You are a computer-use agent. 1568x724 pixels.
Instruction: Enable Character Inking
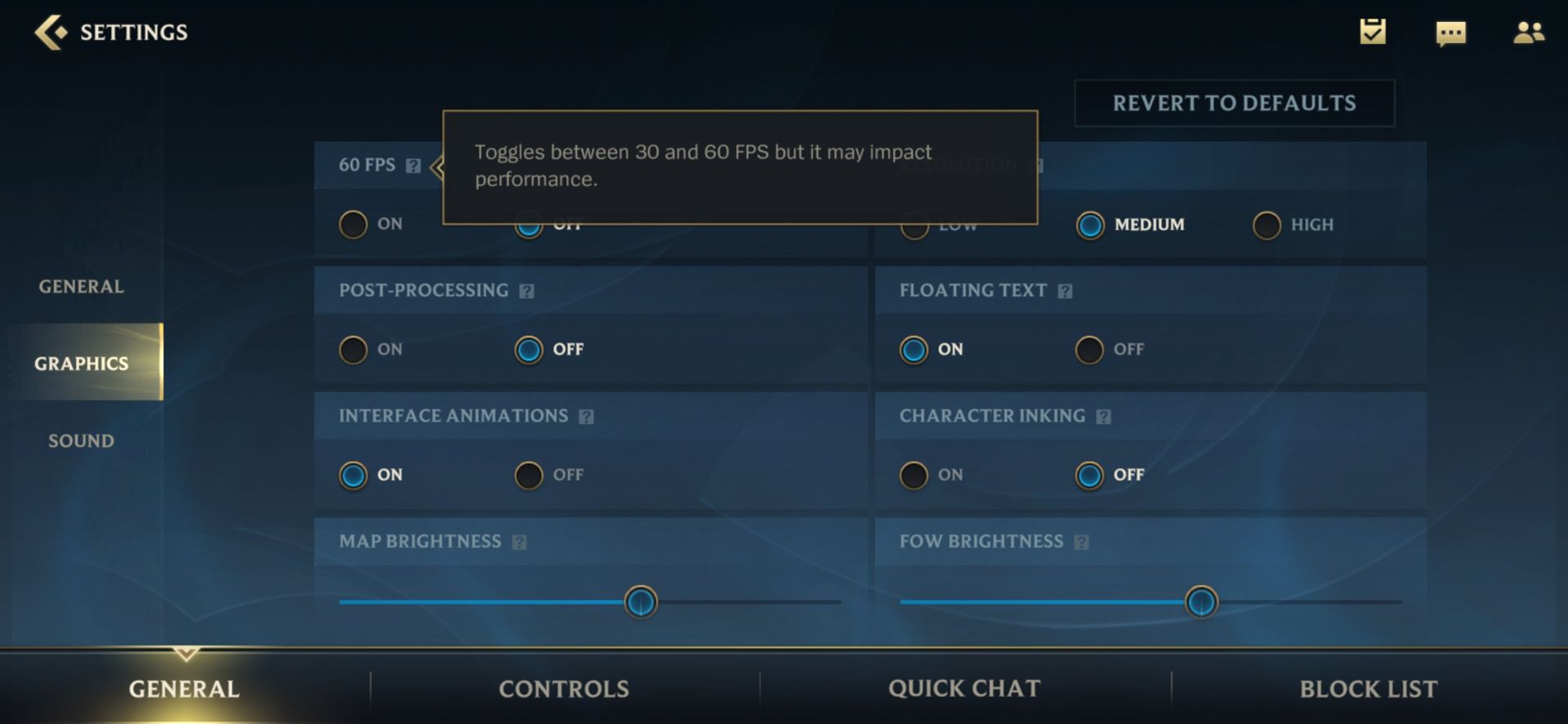click(x=912, y=475)
